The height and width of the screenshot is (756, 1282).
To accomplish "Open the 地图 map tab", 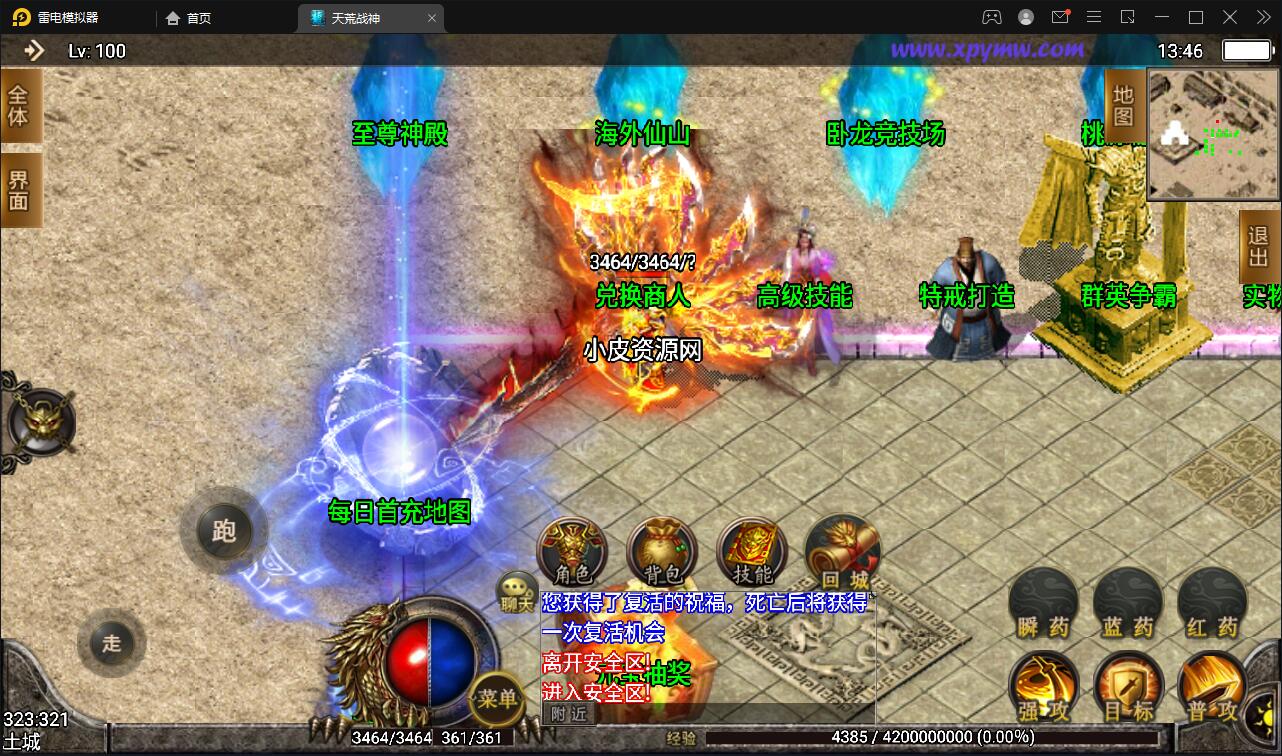I will point(1124,105).
